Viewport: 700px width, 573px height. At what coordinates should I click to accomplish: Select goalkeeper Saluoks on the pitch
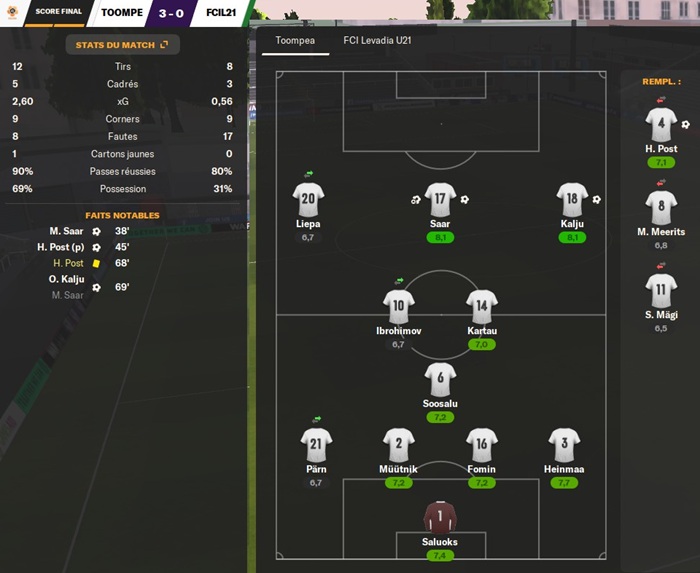(440, 517)
